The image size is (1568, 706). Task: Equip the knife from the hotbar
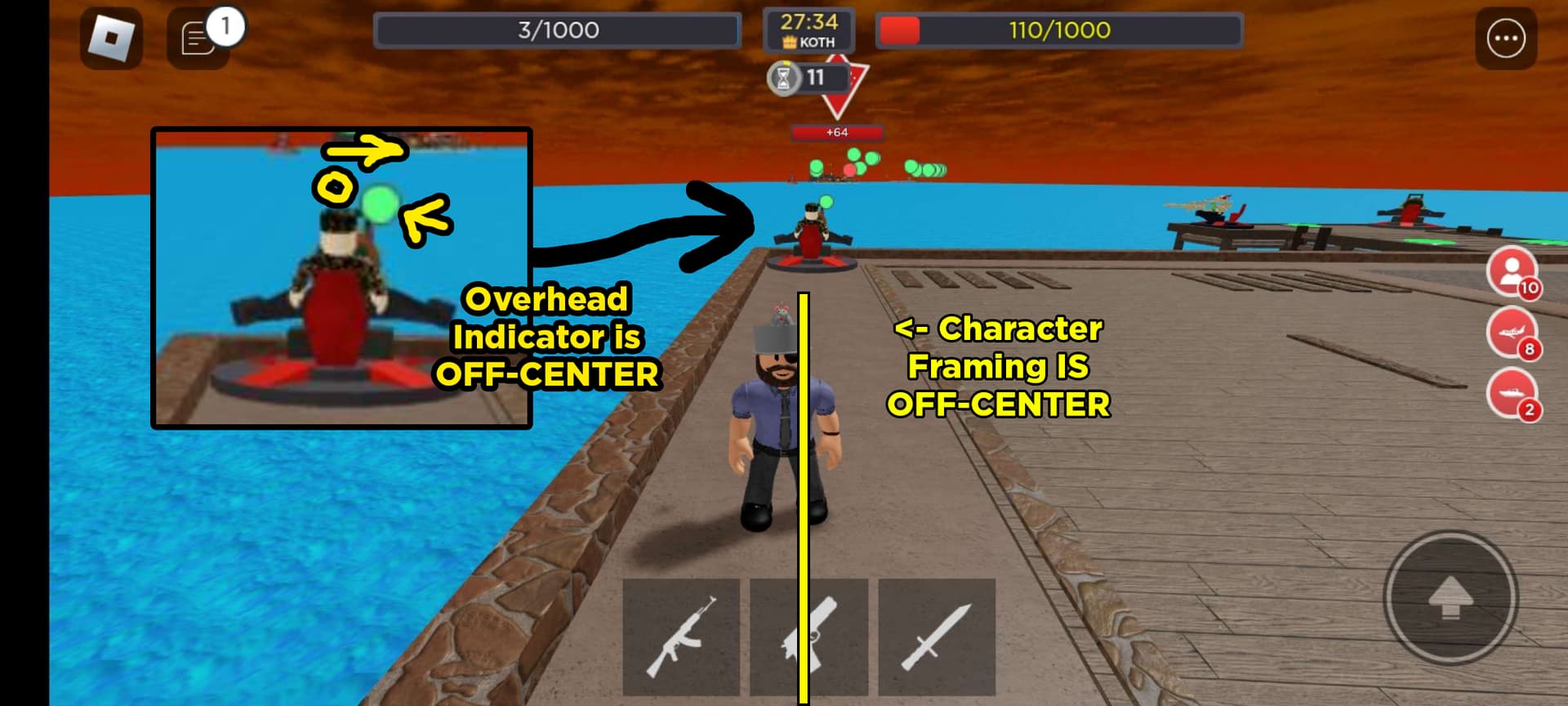[x=938, y=638]
